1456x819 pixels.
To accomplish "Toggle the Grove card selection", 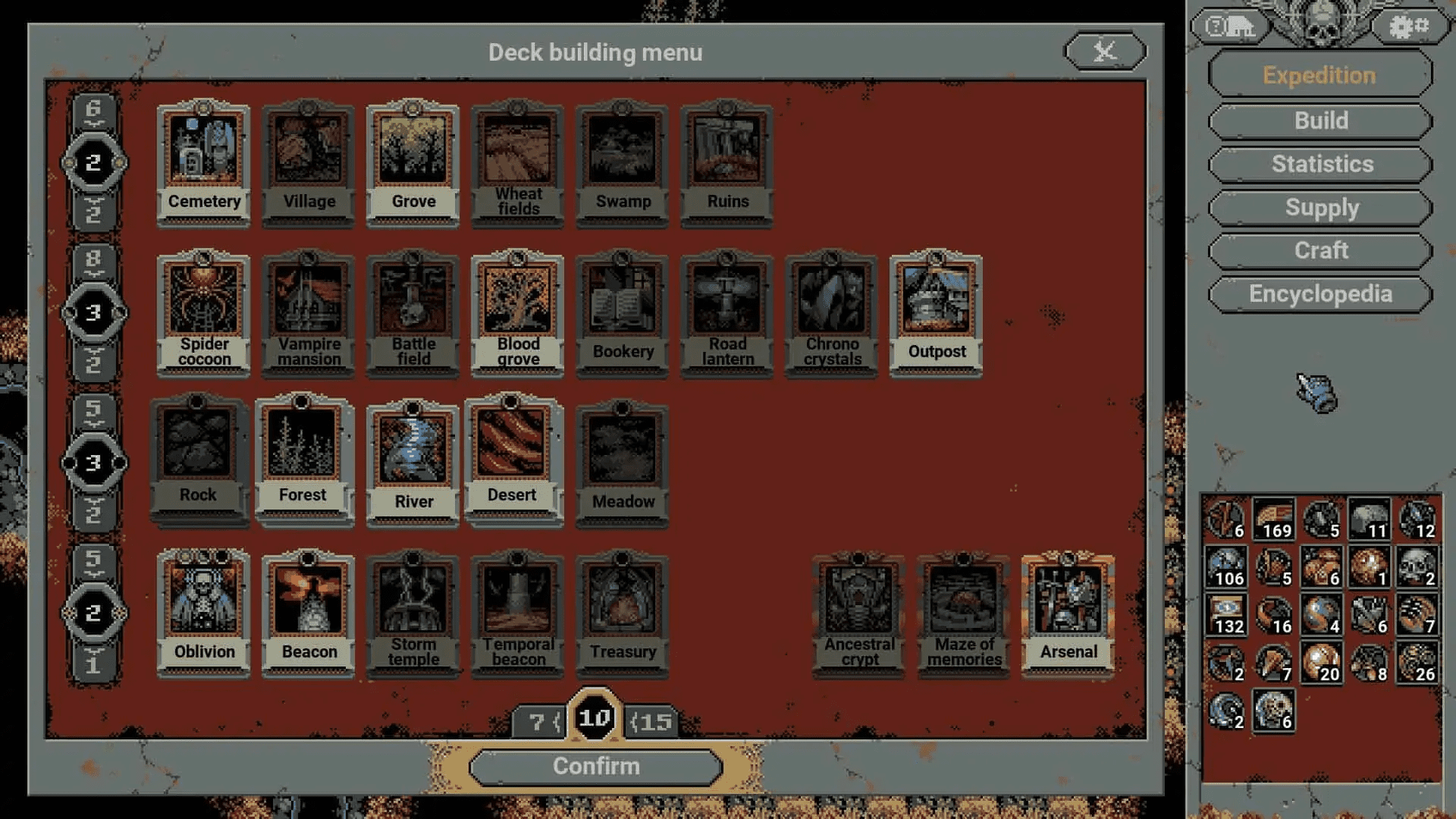I will (x=413, y=159).
